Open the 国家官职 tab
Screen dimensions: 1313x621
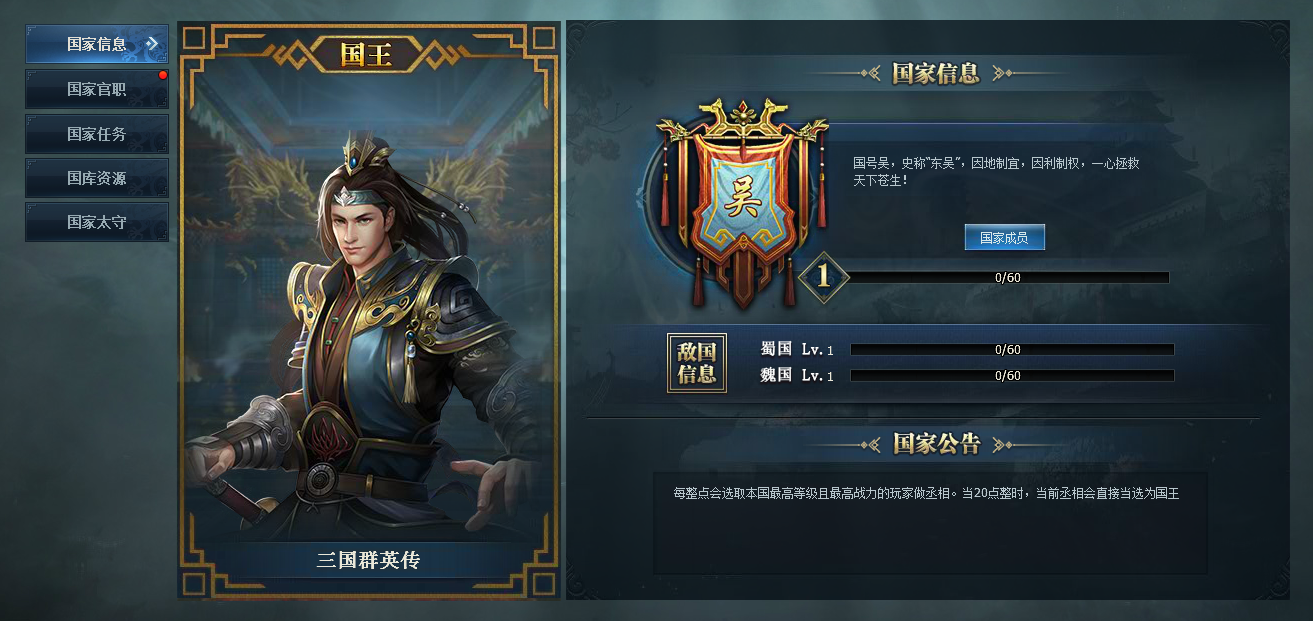point(97,89)
